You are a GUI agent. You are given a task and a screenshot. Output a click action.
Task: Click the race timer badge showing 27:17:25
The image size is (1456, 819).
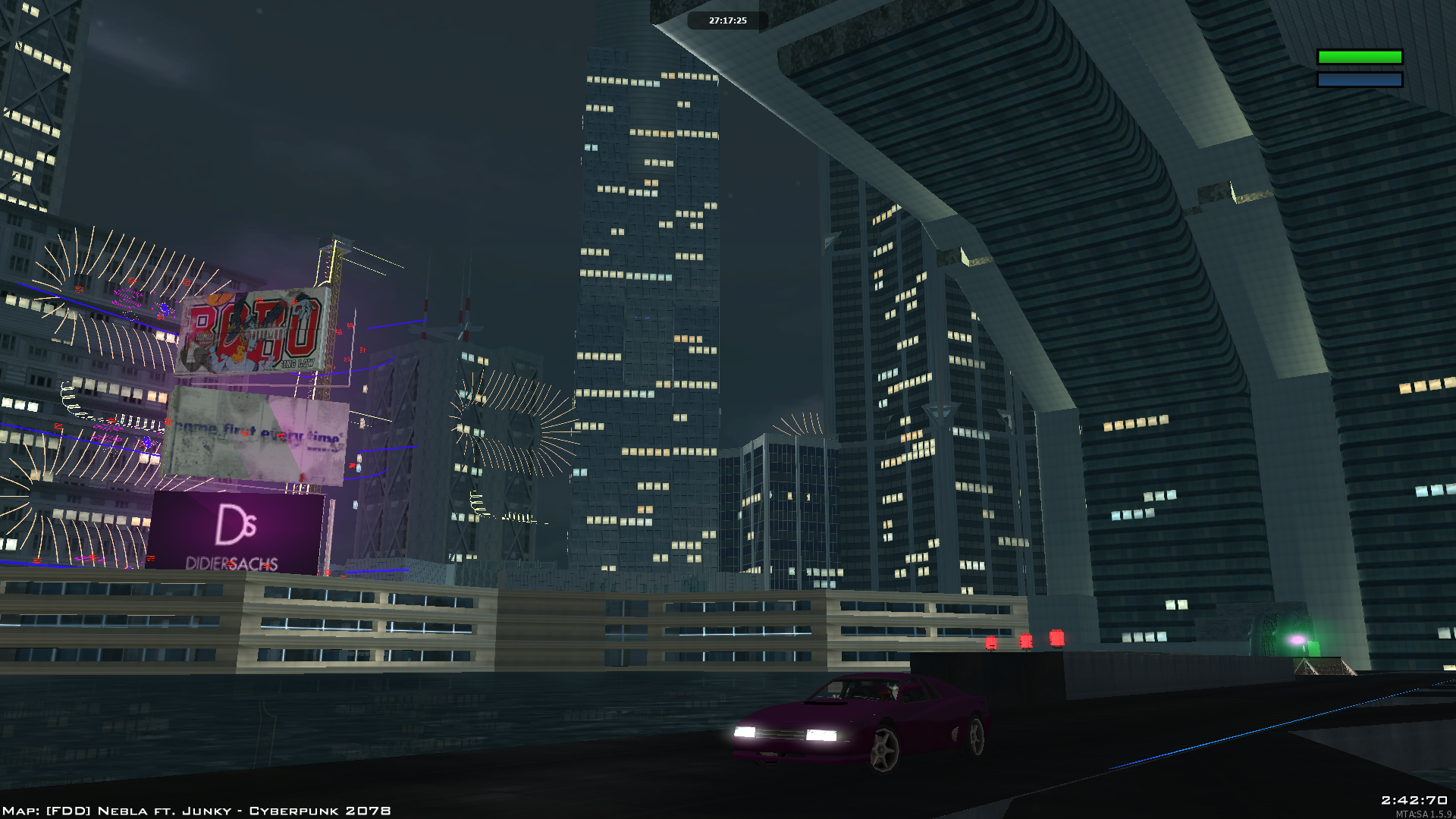coord(726,20)
